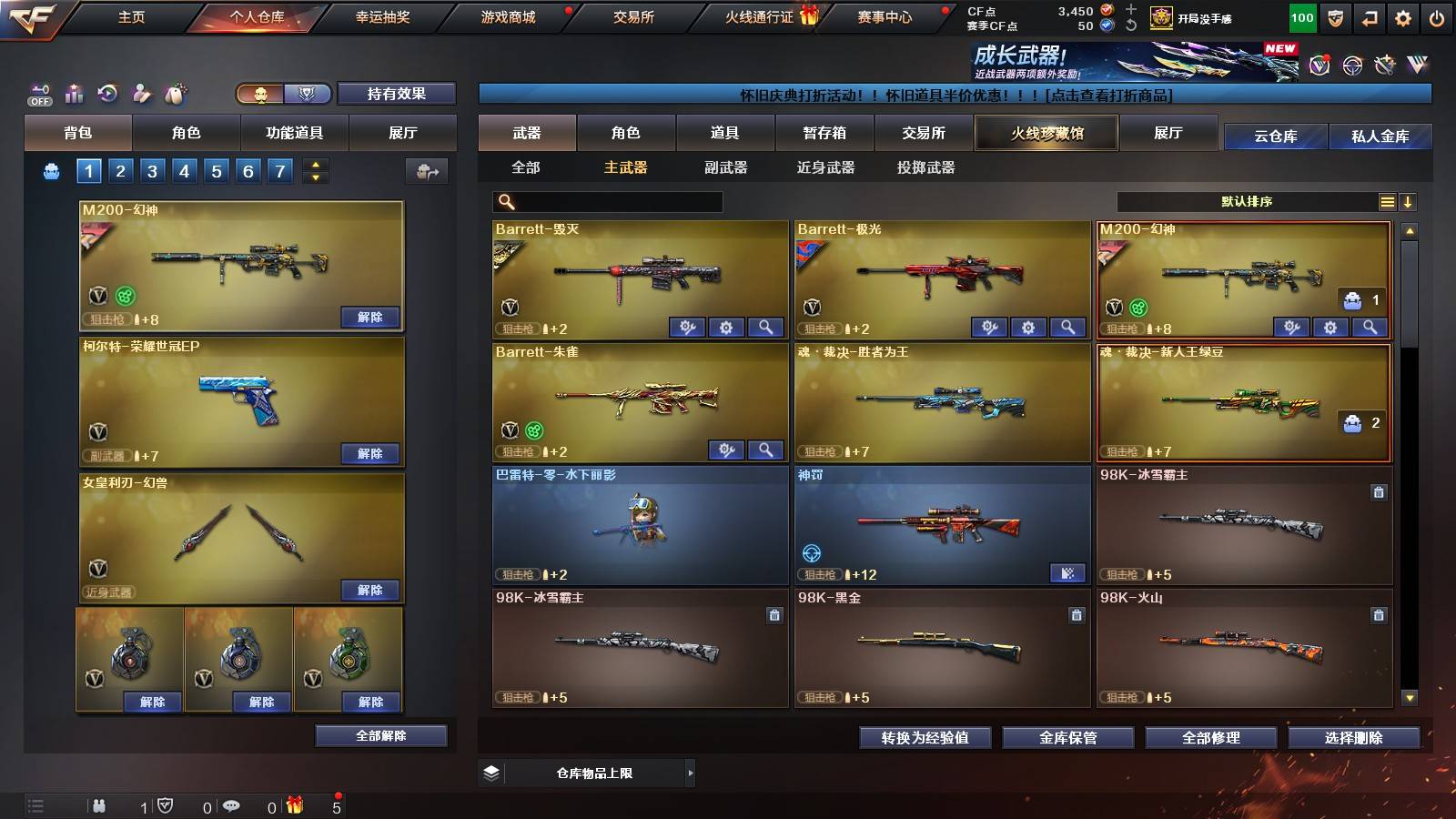Open the settings gear icon at top right
Screen dimensions: 1456x819
pos(1403,18)
